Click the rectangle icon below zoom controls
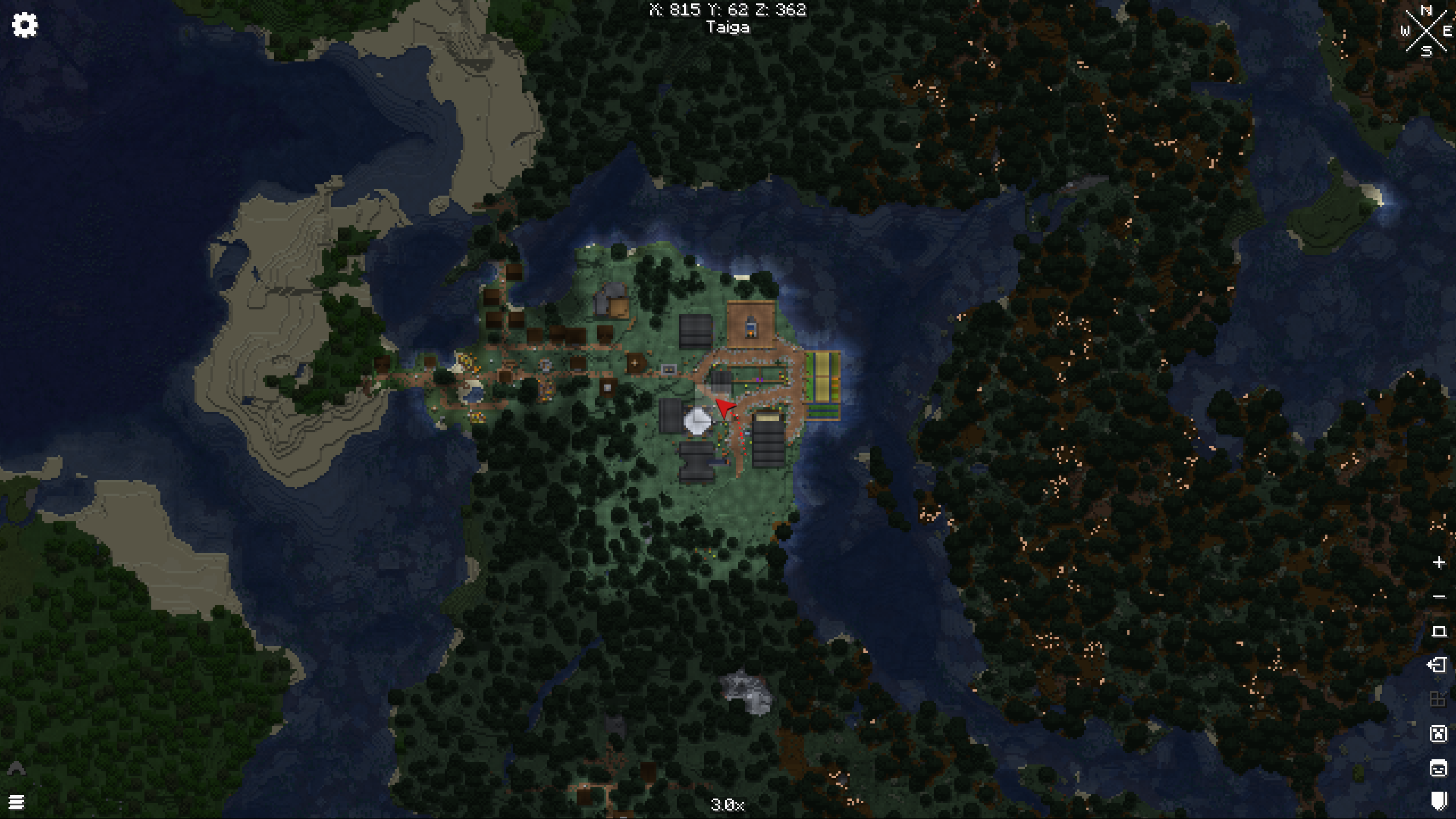Image resolution: width=1456 pixels, height=819 pixels. pyautogui.click(x=1439, y=631)
